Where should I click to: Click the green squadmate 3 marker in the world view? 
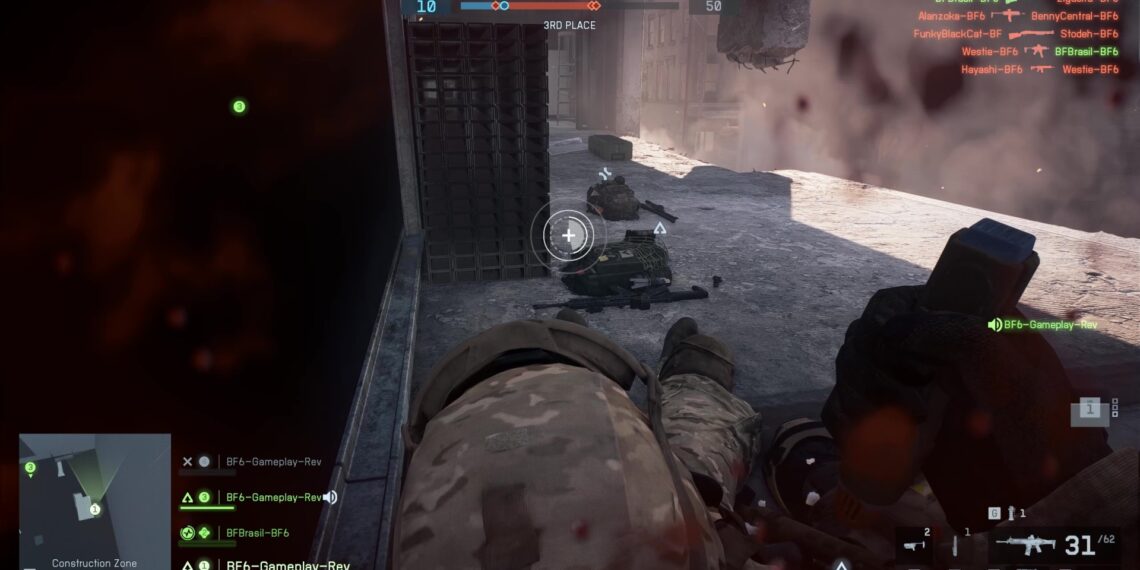[239, 106]
